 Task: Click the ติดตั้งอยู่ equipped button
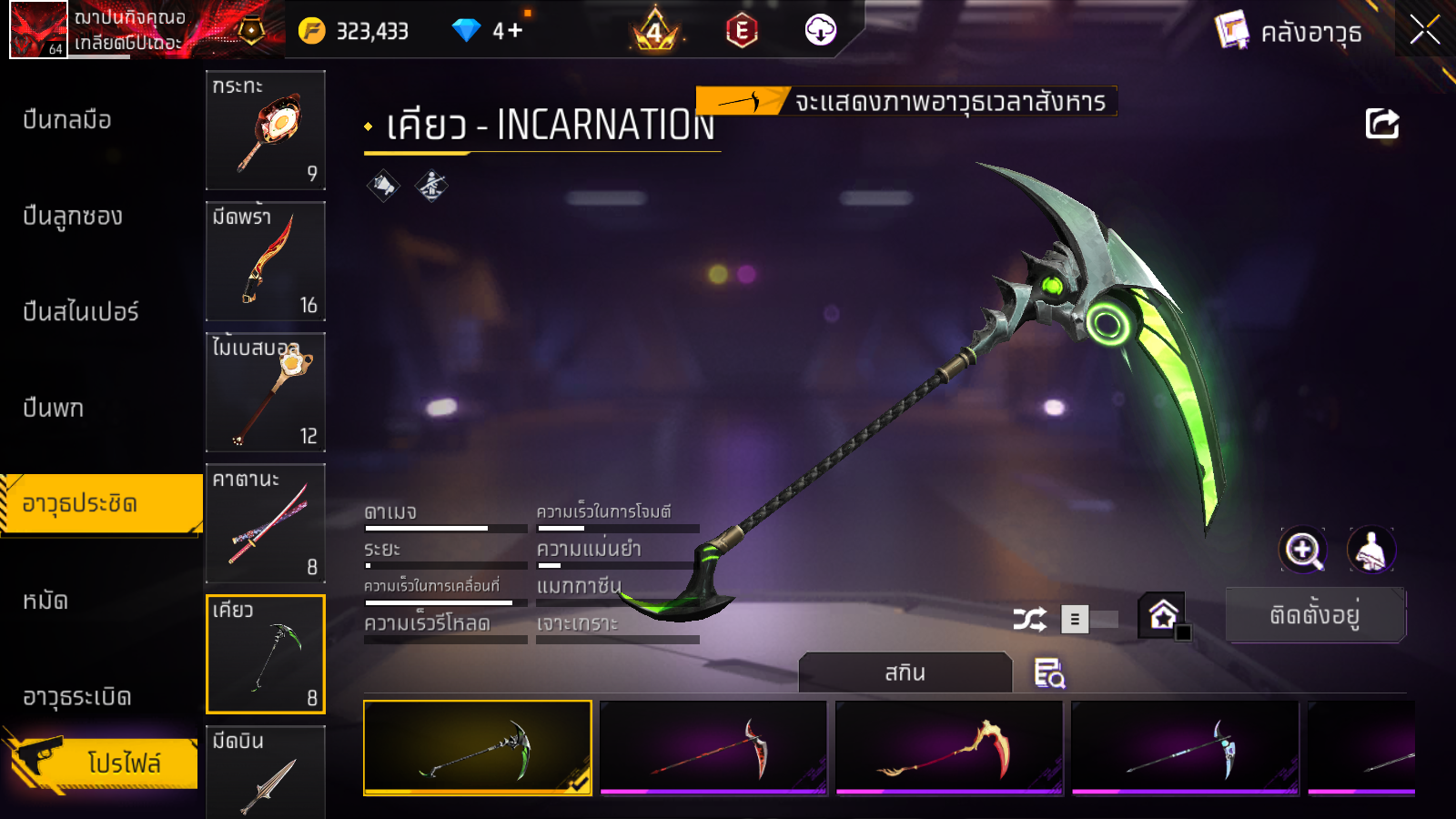coord(1315,615)
